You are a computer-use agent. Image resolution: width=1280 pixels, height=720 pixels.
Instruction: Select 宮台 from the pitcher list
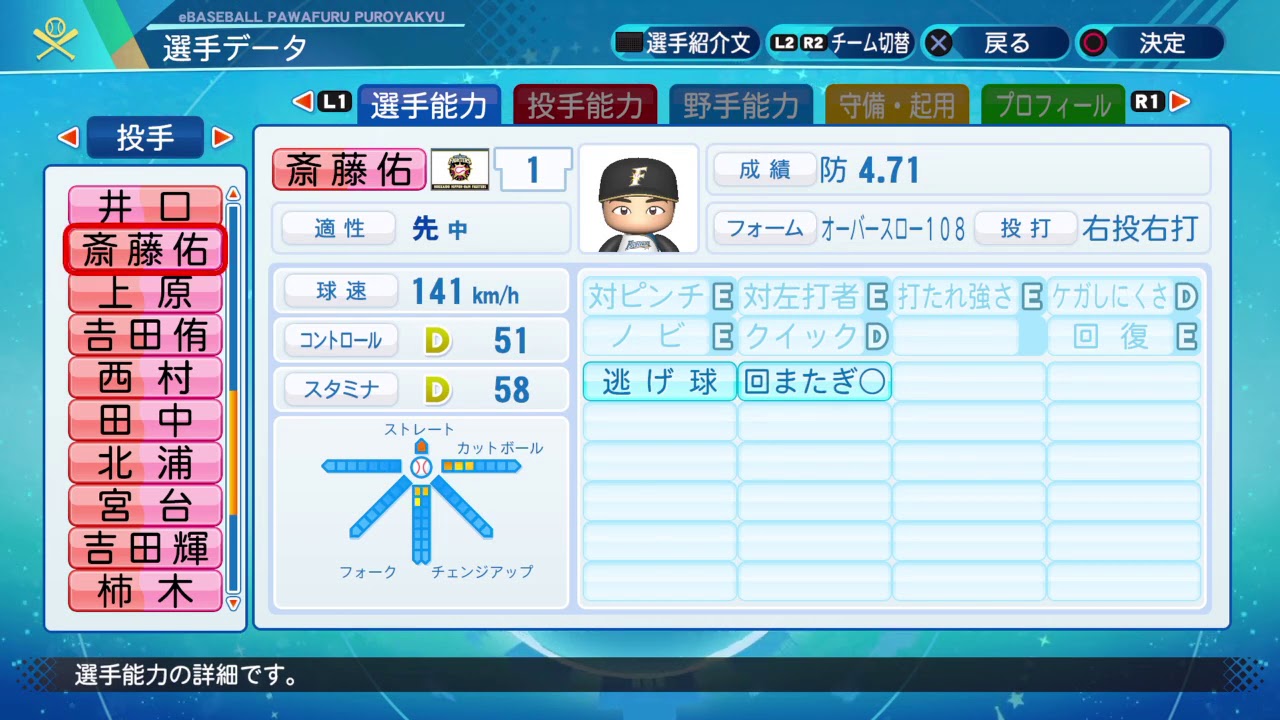(145, 506)
